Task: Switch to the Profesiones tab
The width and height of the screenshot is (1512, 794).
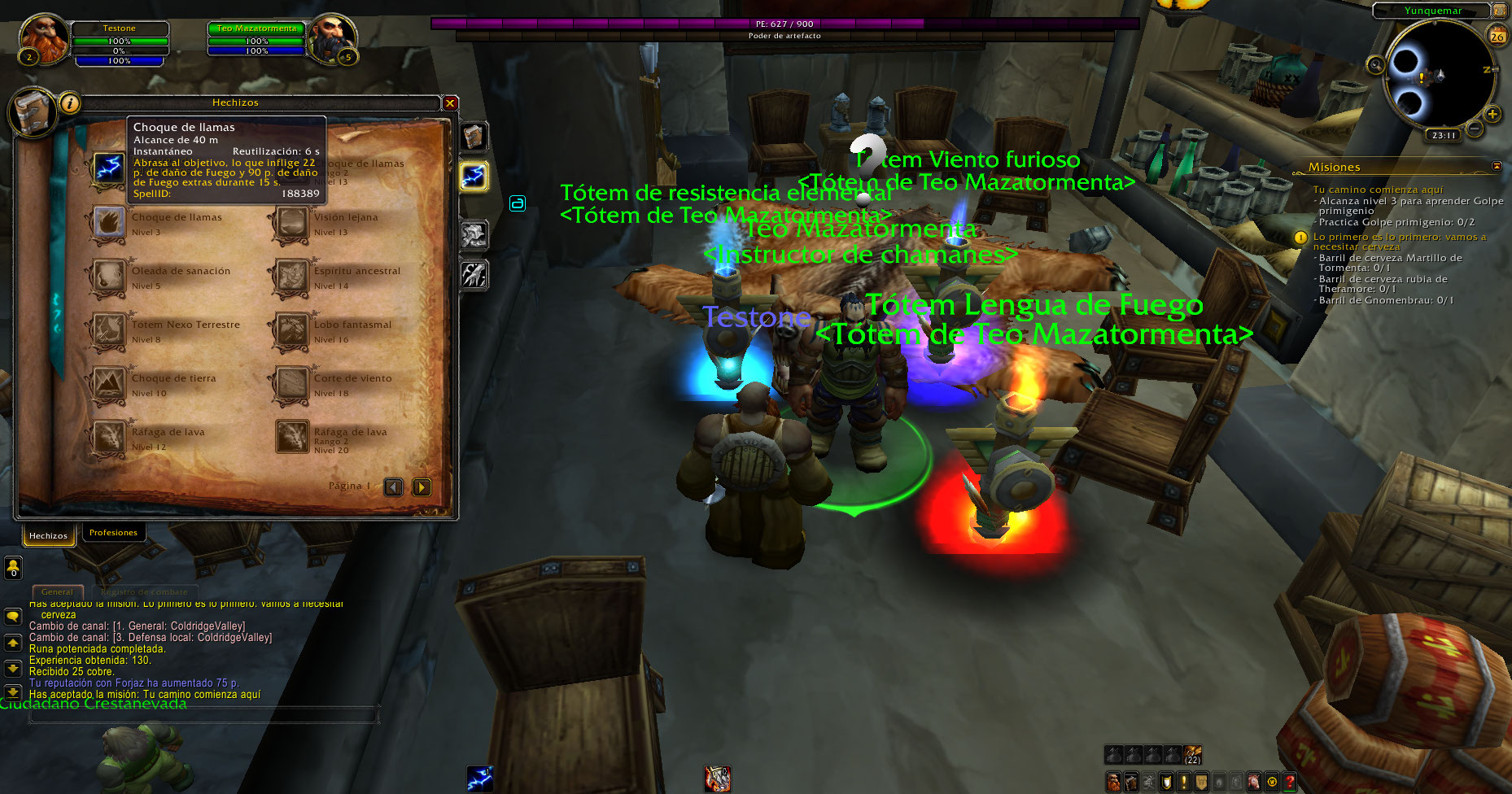Action: click(x=113, y=533)
